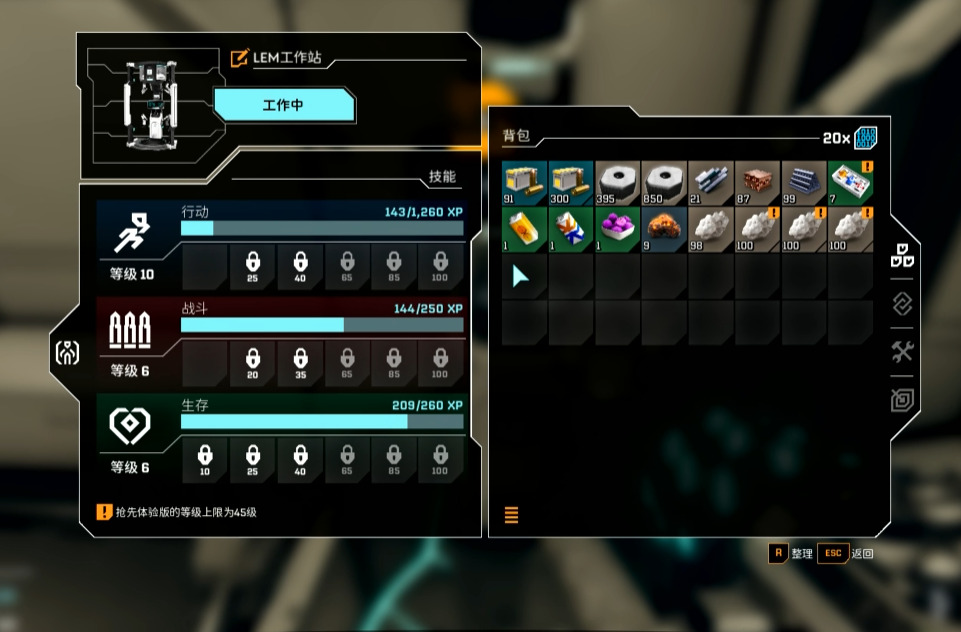Select the white tray item with count 7
Image resolution: width=961 pixels, height=632 pixels.
coord(851,183)
